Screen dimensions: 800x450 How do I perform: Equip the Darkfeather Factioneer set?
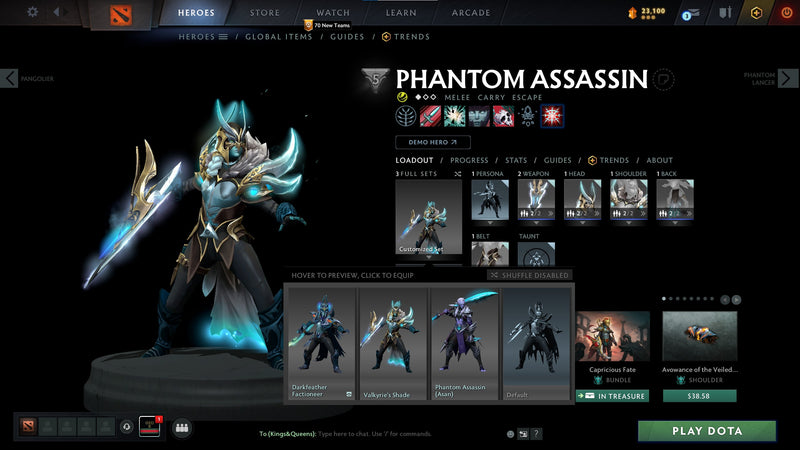[x=320, y=343]
